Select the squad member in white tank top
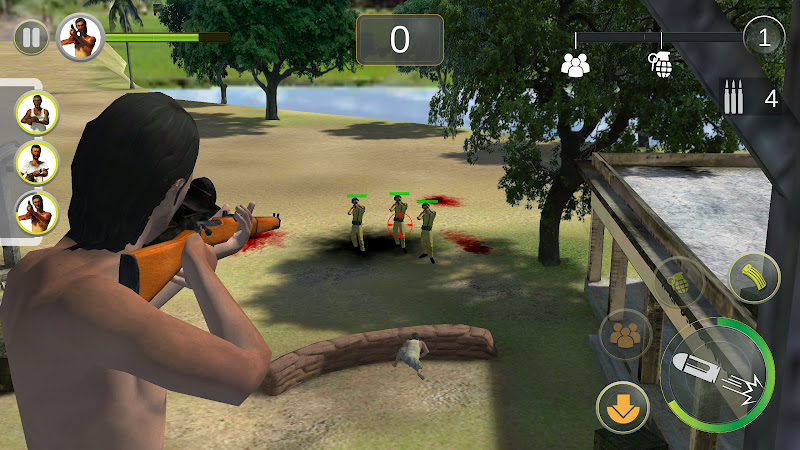The height and width of the screenshot is (450, 800). click(x=38, y=112)
